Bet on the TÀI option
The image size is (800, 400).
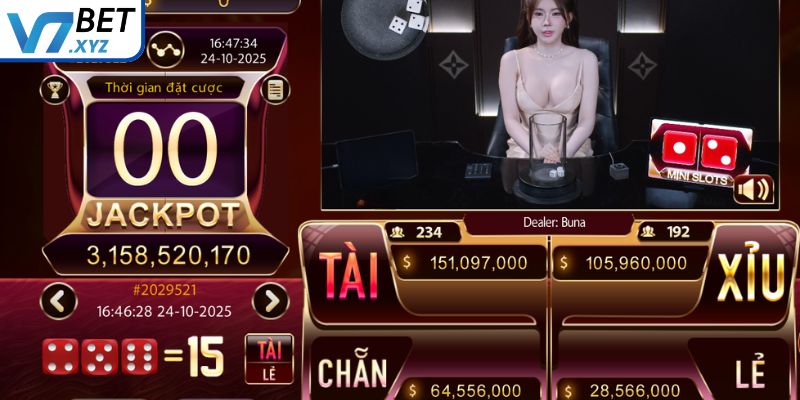348,274
